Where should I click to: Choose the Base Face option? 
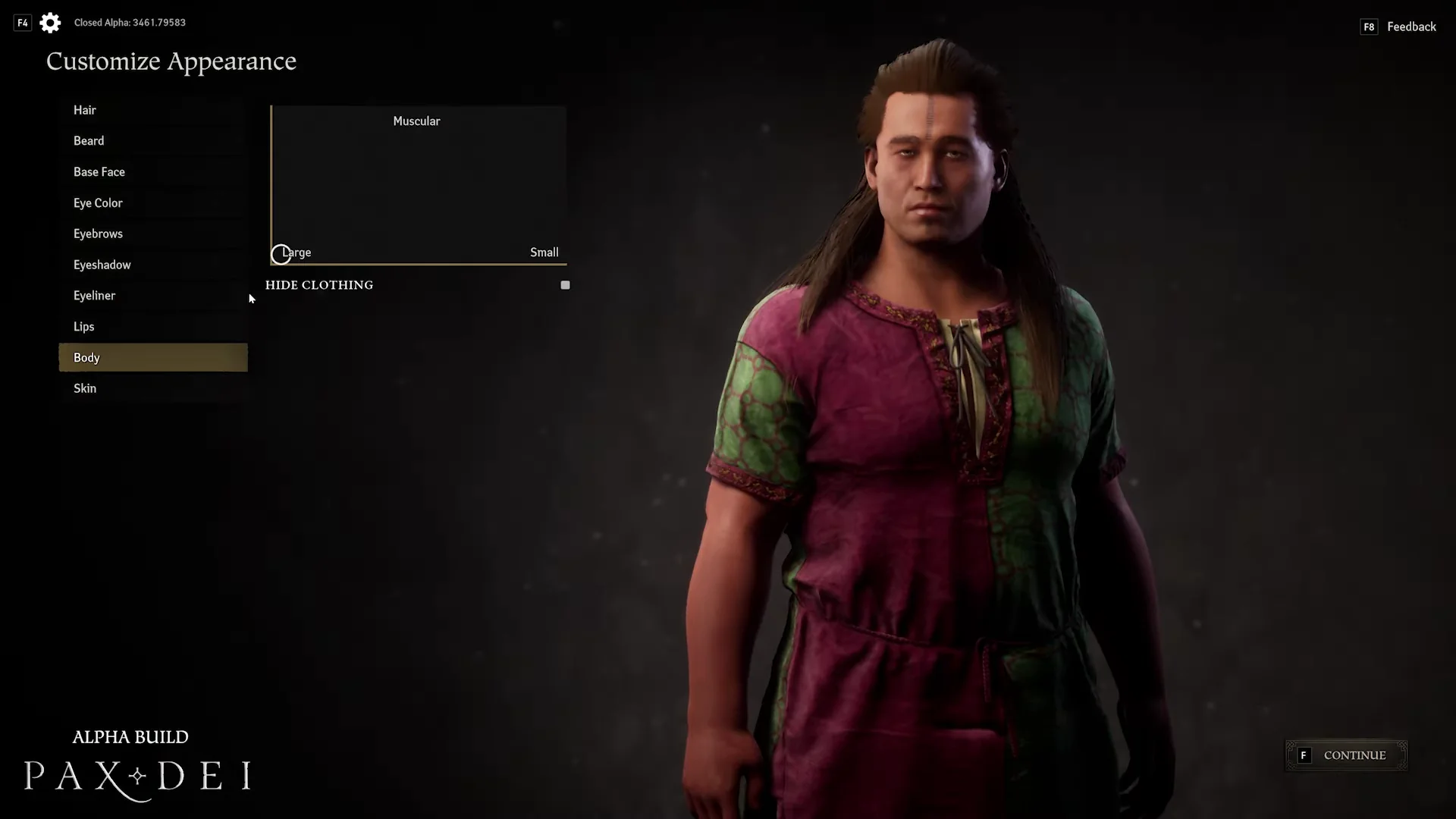(99, 172)
